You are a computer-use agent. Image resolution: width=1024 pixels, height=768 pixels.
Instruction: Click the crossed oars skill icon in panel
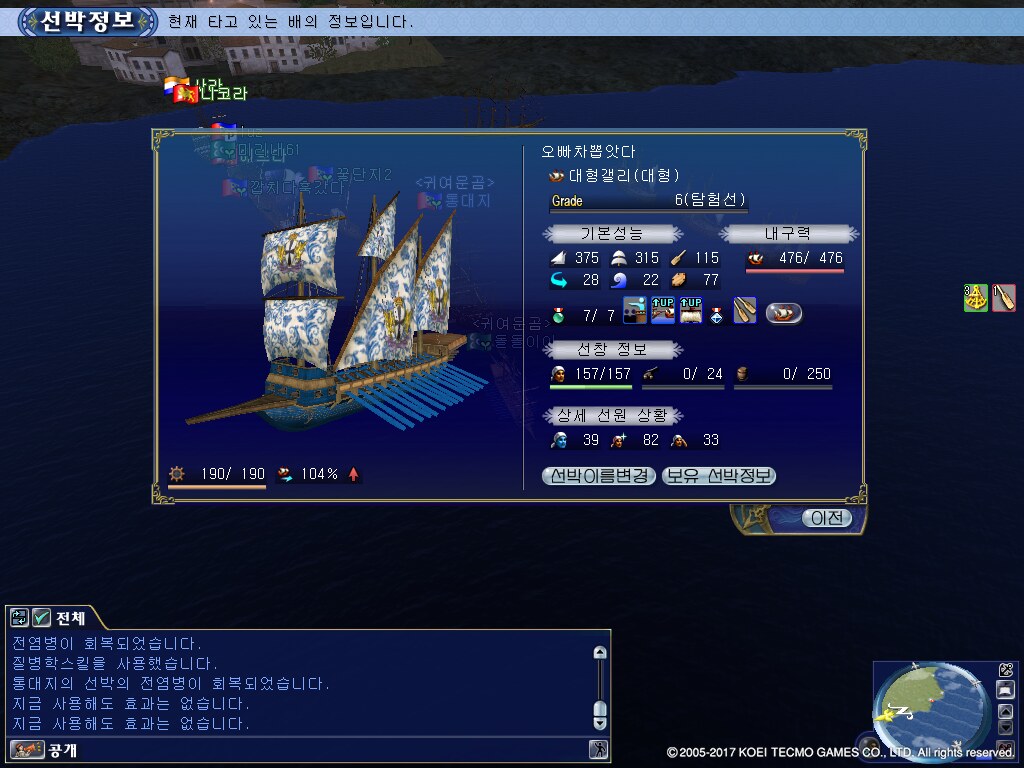click(745, 311)
